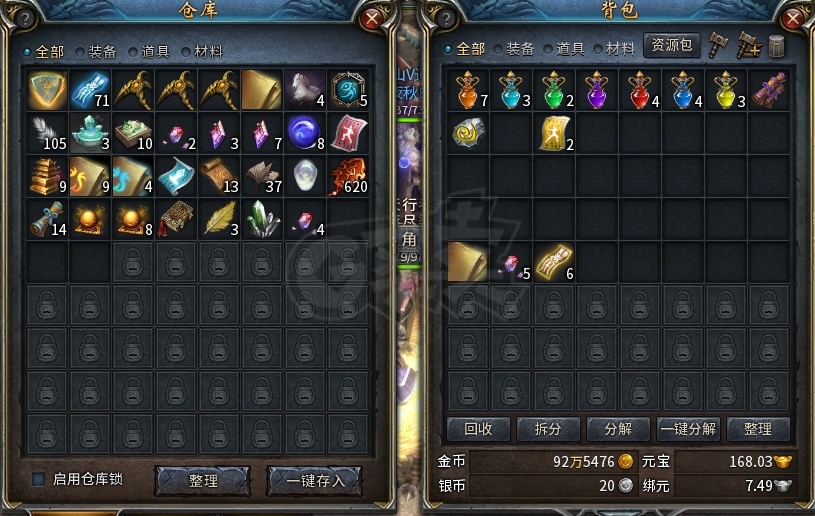Select the green potion in the backpack
This screenshot has height=516, width=815.
click(553, 90)
